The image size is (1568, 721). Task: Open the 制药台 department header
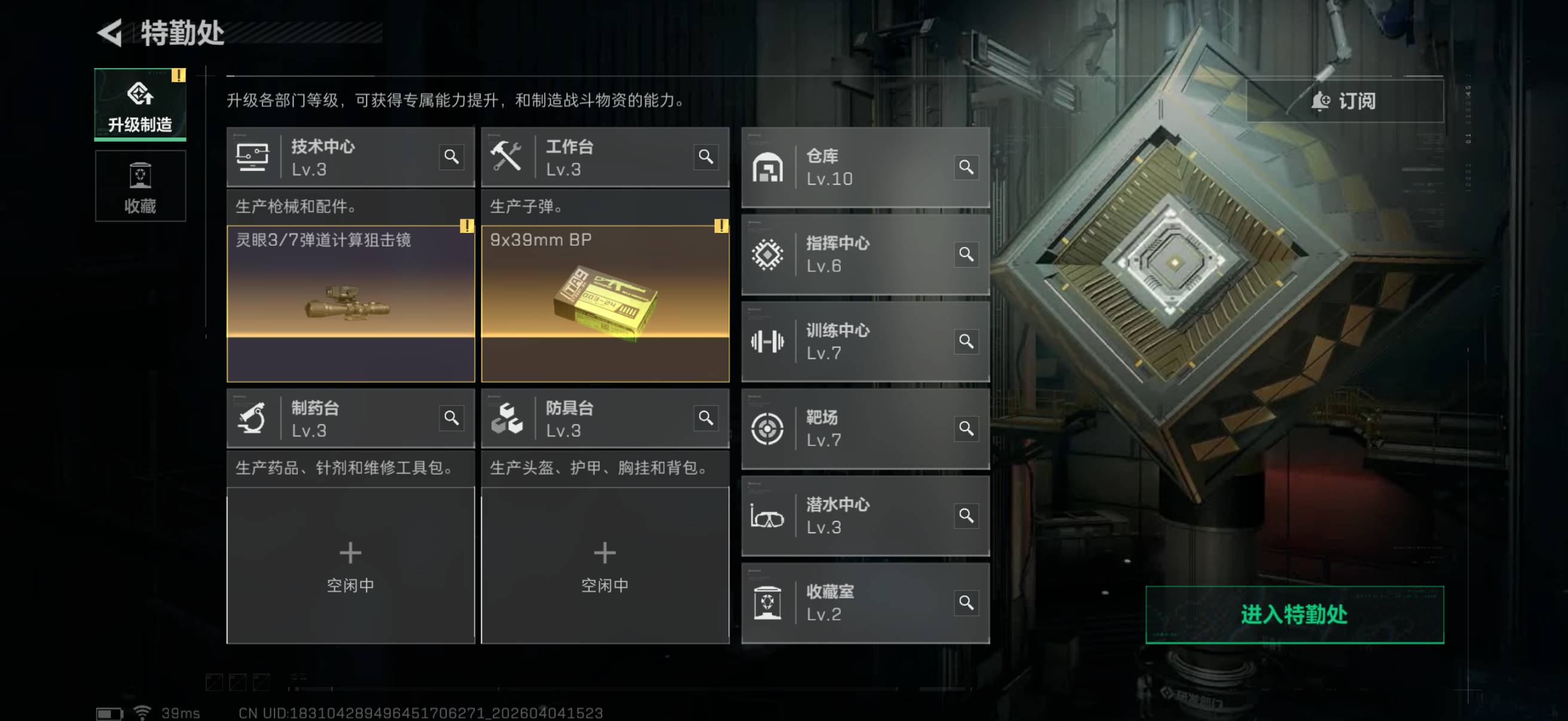[x=341, y=418]
